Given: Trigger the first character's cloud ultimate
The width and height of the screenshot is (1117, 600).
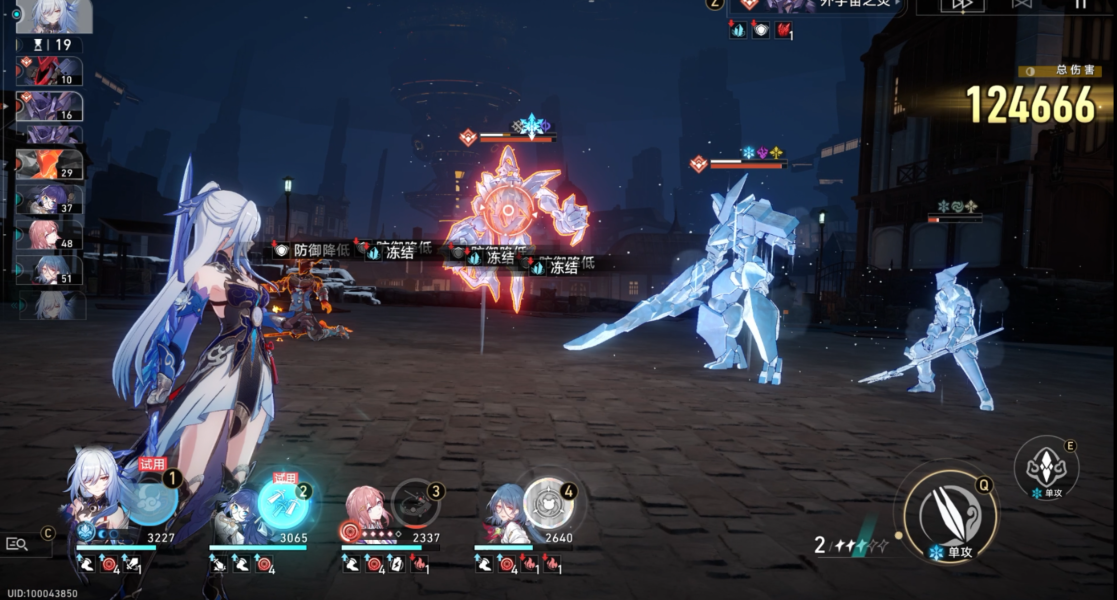Looking at the screenshot, I should tap(152, 500).
